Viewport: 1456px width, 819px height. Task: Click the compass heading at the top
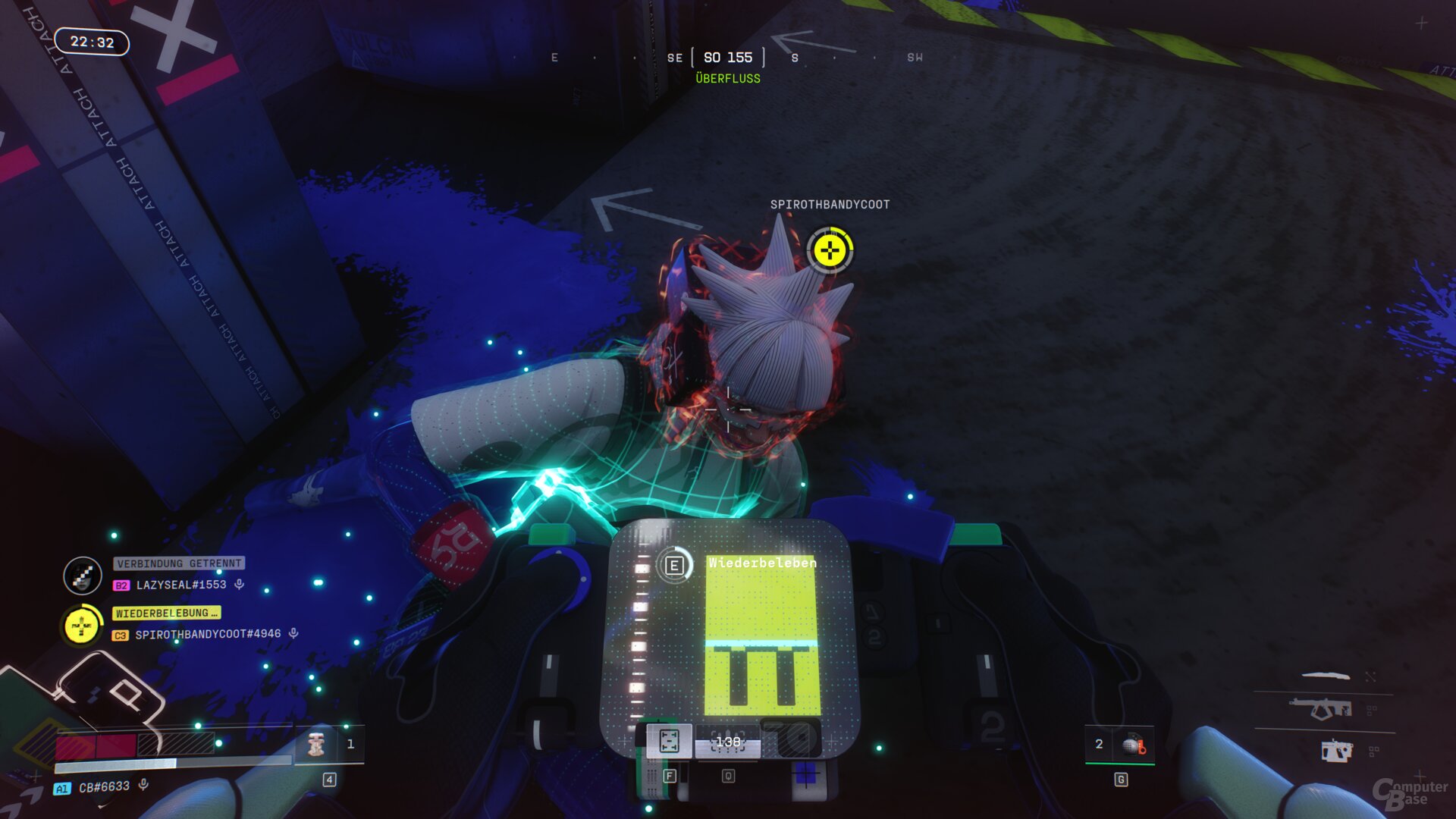coord(727,58)
